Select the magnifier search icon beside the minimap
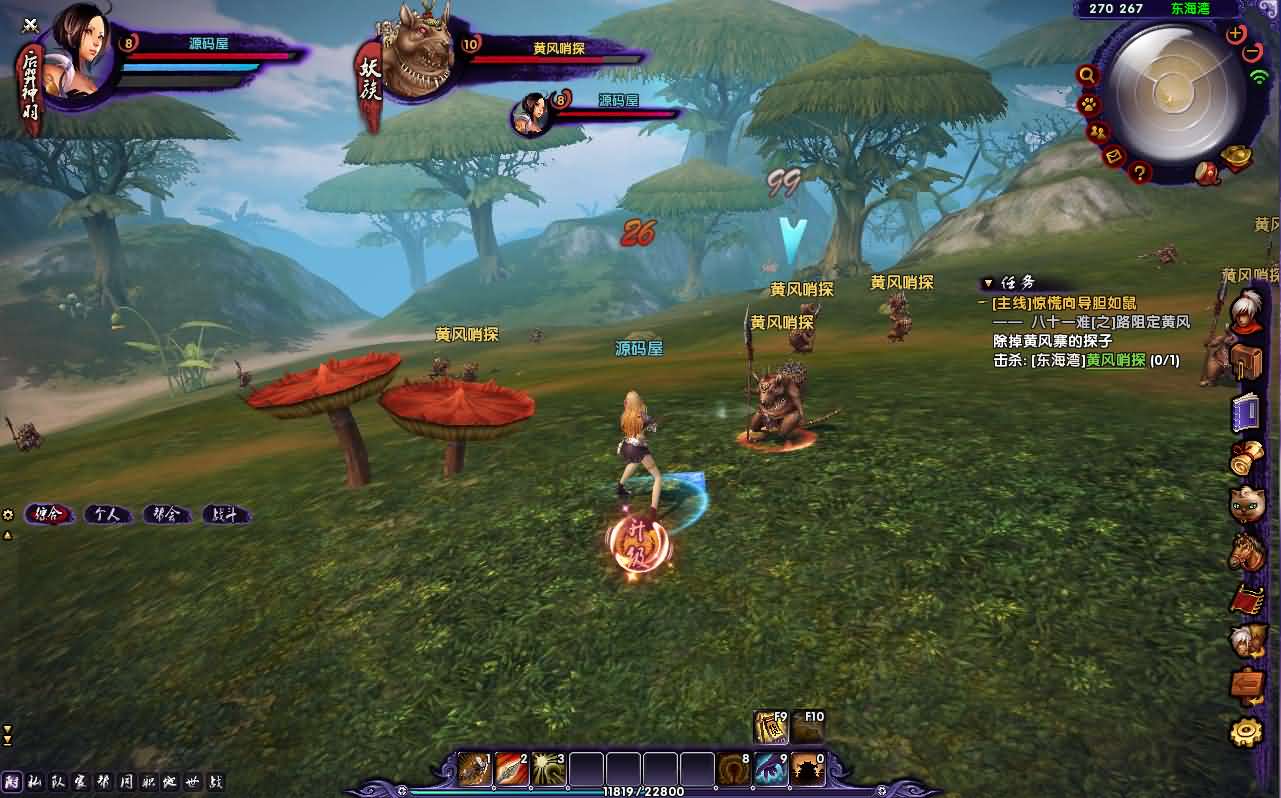This screenshot has height=798, width=1281. (1087, 75)
